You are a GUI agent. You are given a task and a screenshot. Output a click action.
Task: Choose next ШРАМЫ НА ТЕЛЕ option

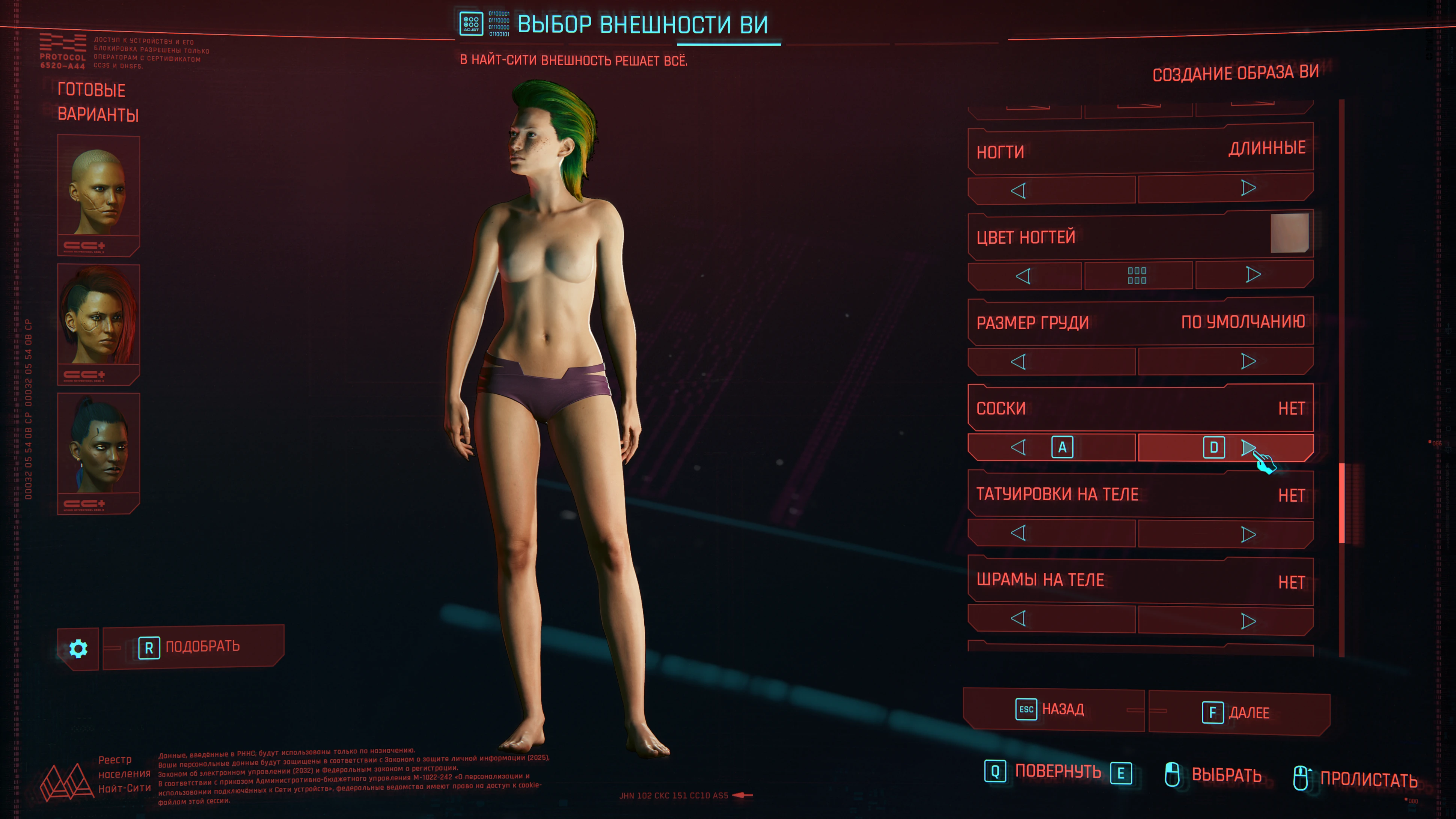[1248, 621]
